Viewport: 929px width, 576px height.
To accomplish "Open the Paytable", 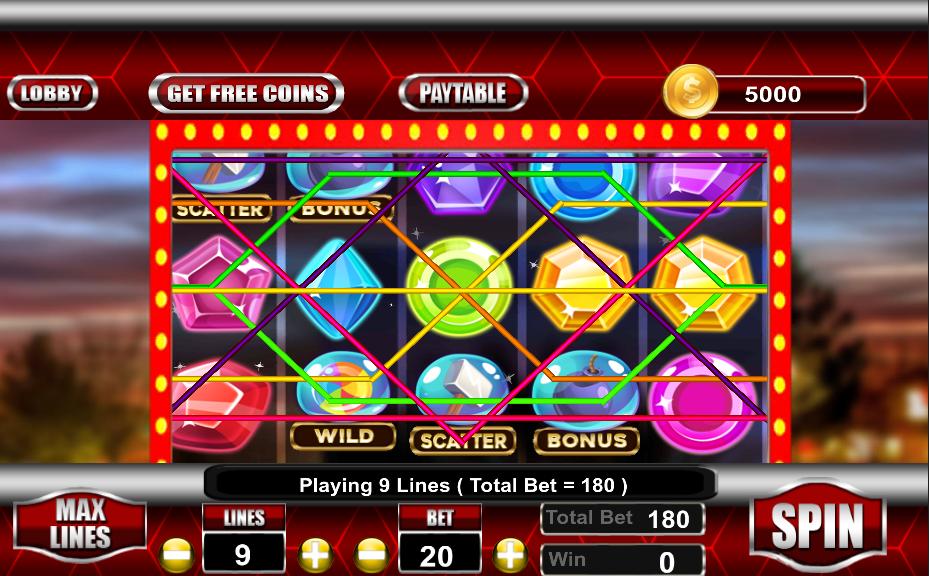I will (x=462, y=94).
